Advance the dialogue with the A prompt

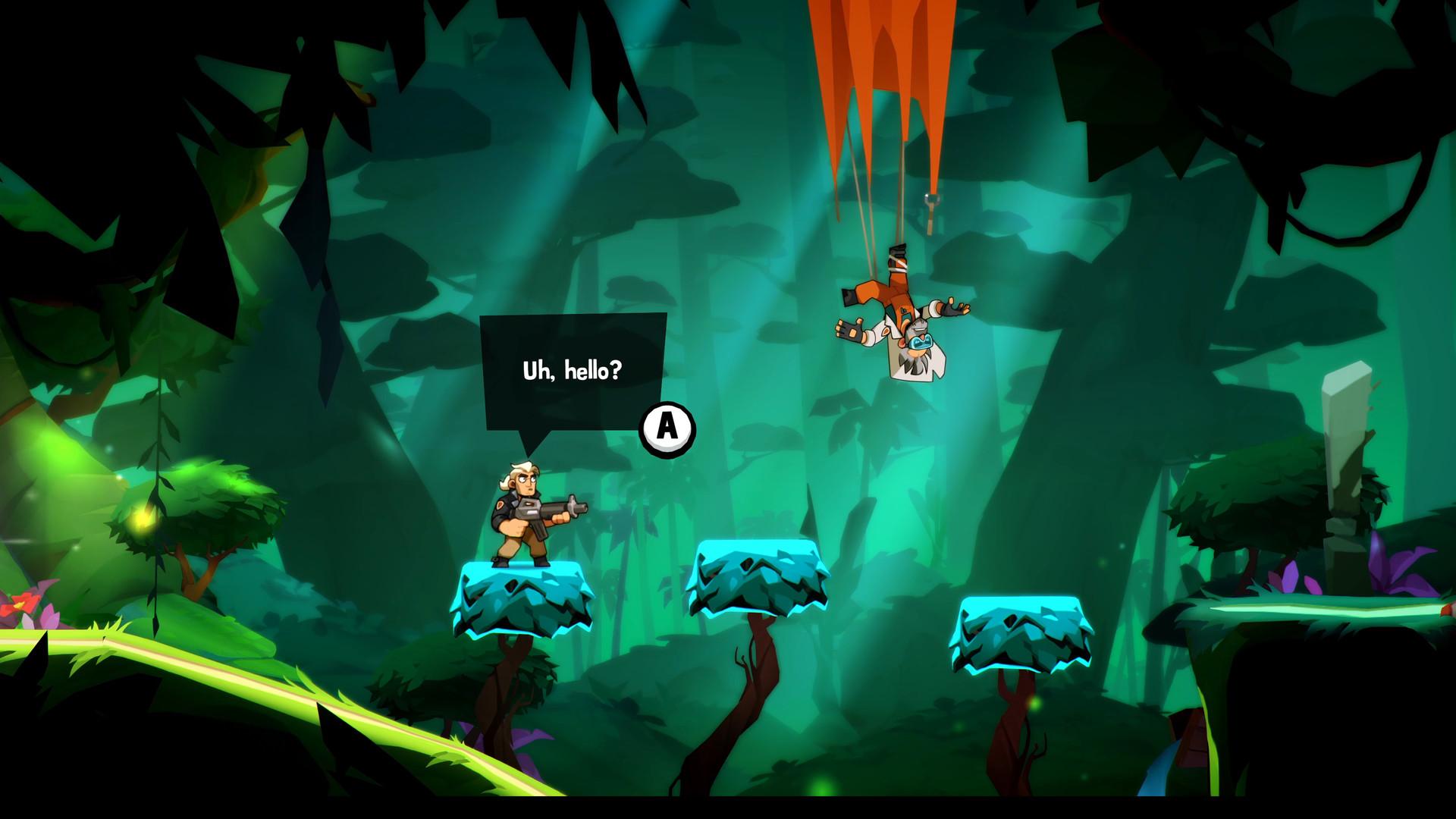[666, 429]
